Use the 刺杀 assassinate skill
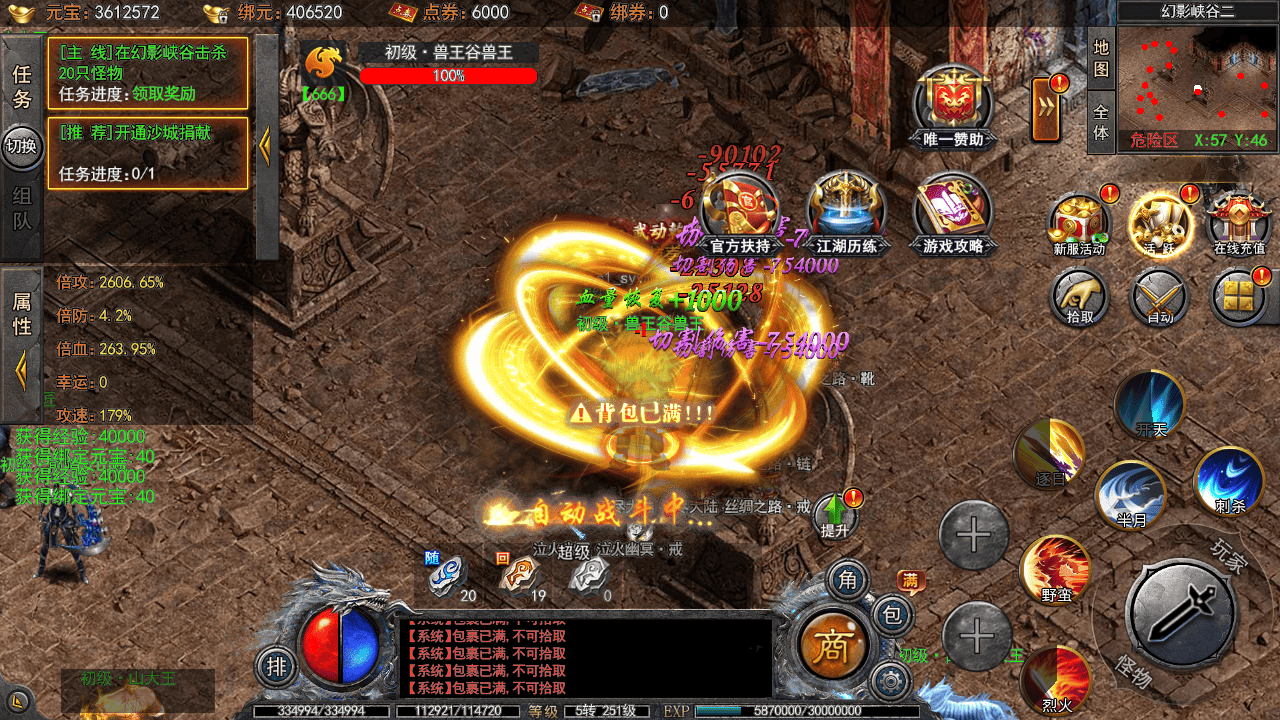 point(1230,482)
